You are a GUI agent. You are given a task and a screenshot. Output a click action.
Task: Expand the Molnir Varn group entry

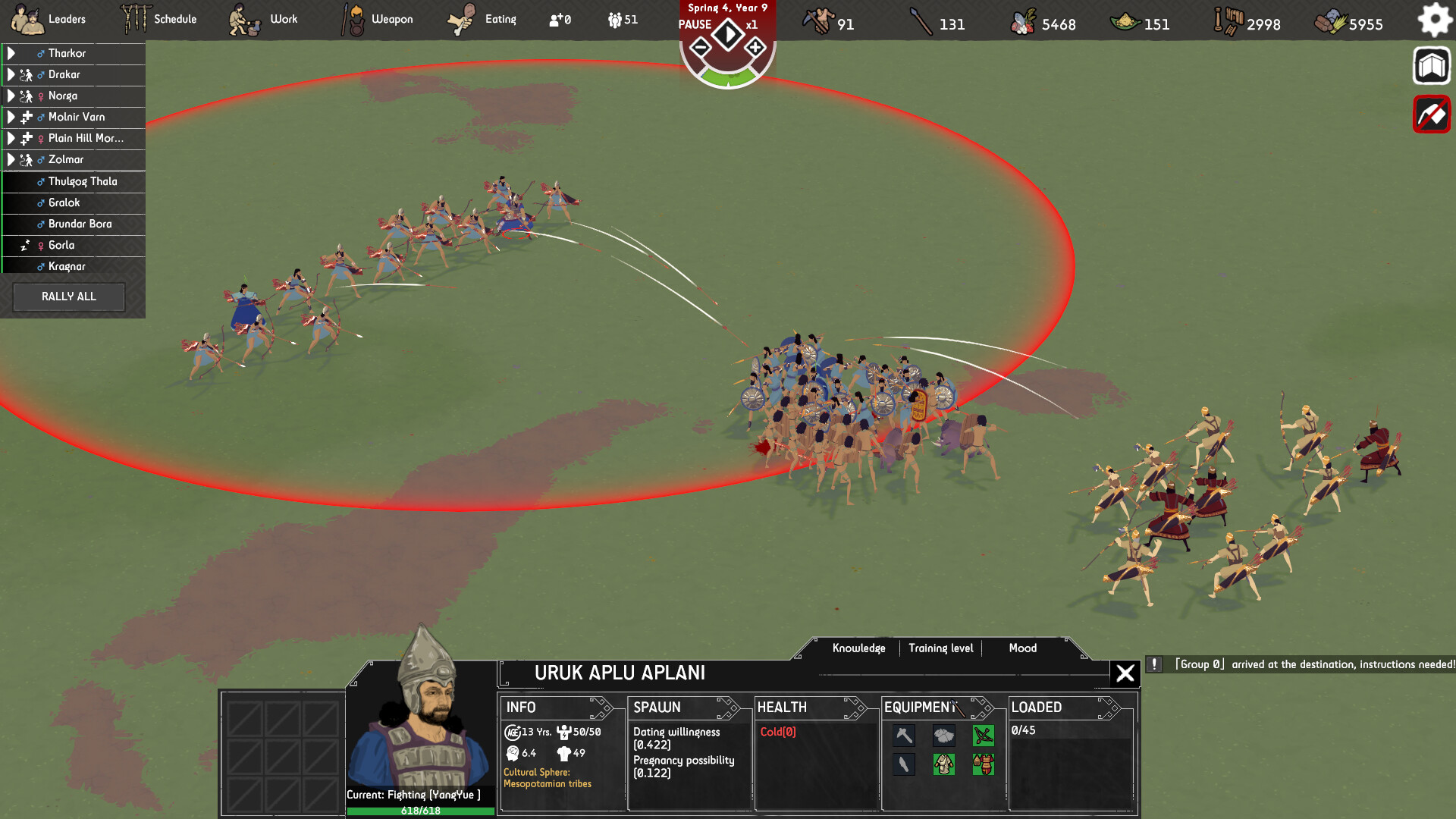pos(11,117)
